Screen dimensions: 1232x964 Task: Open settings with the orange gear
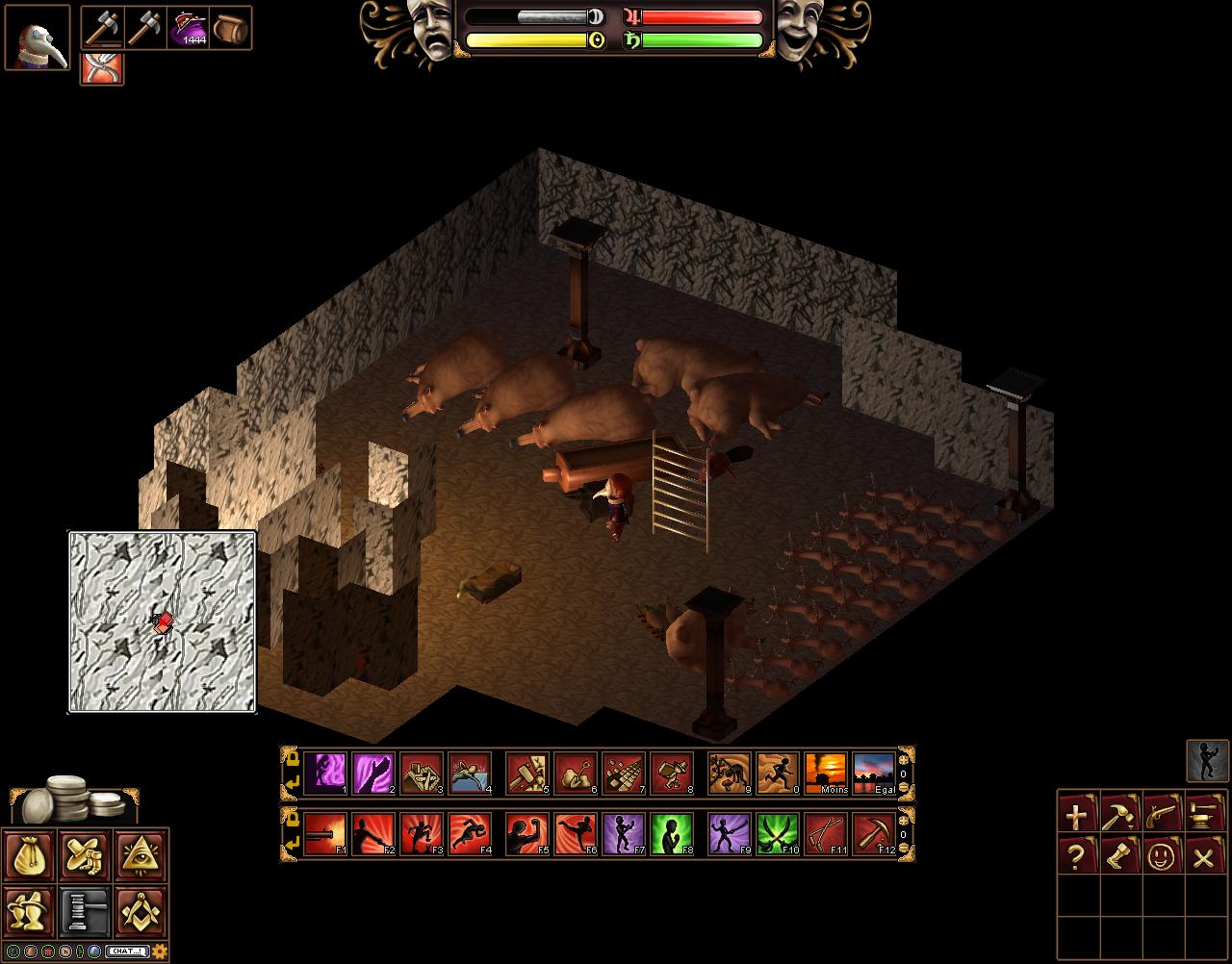point(160,951)
